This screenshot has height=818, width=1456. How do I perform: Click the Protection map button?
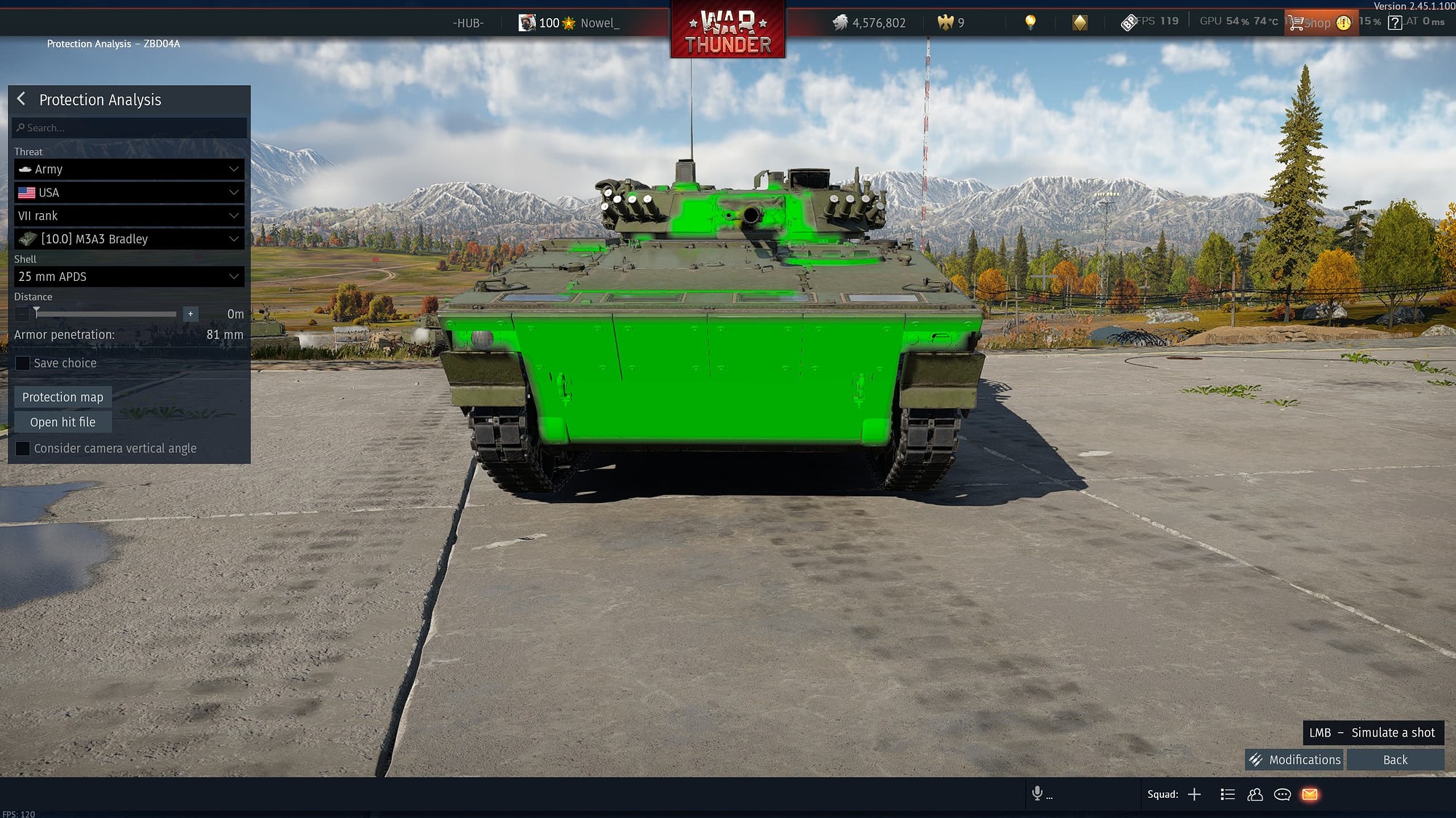click(x=62, y=397)
